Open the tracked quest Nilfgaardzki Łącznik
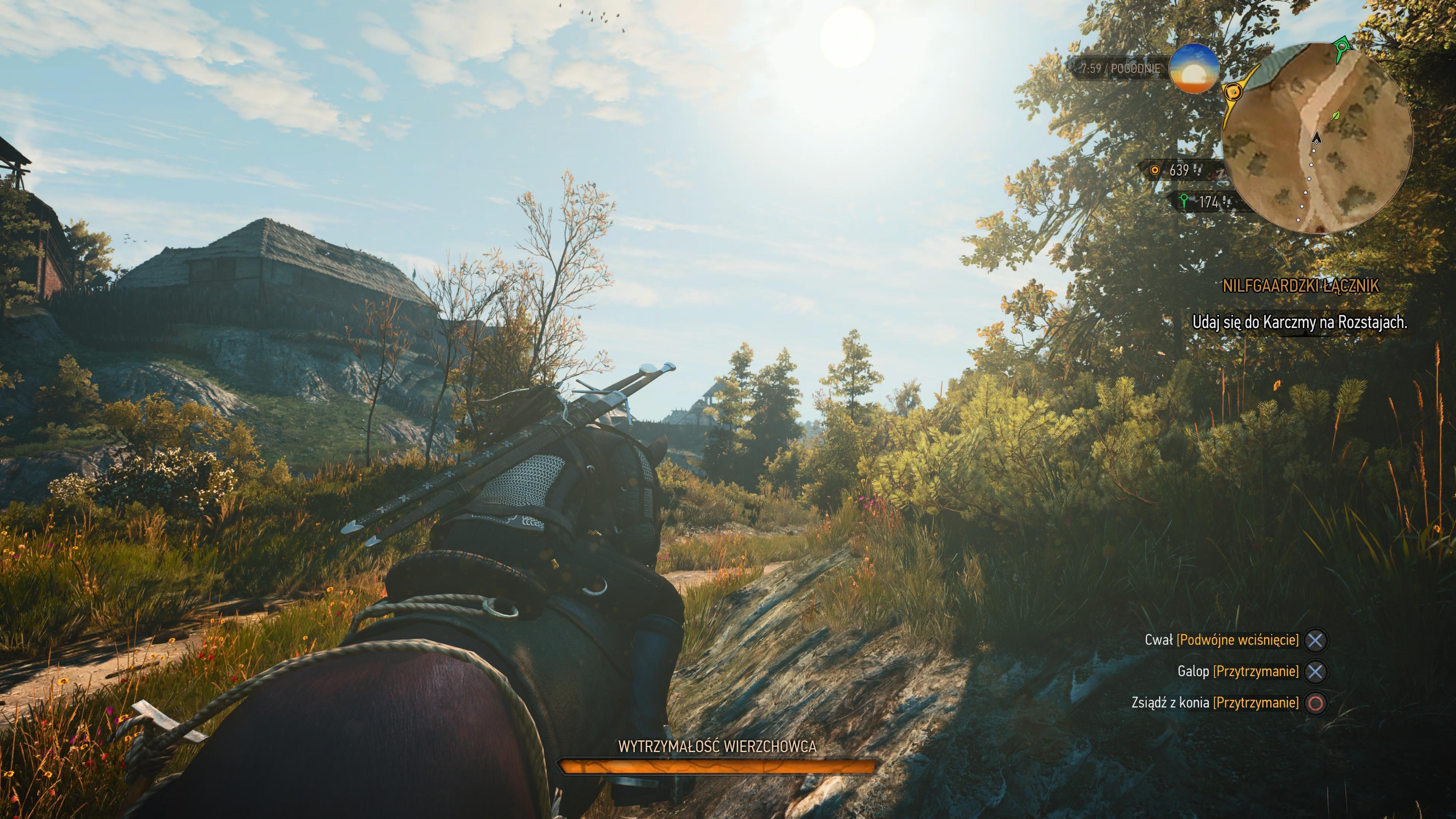1456x819 pixels. coord(1301,286)
